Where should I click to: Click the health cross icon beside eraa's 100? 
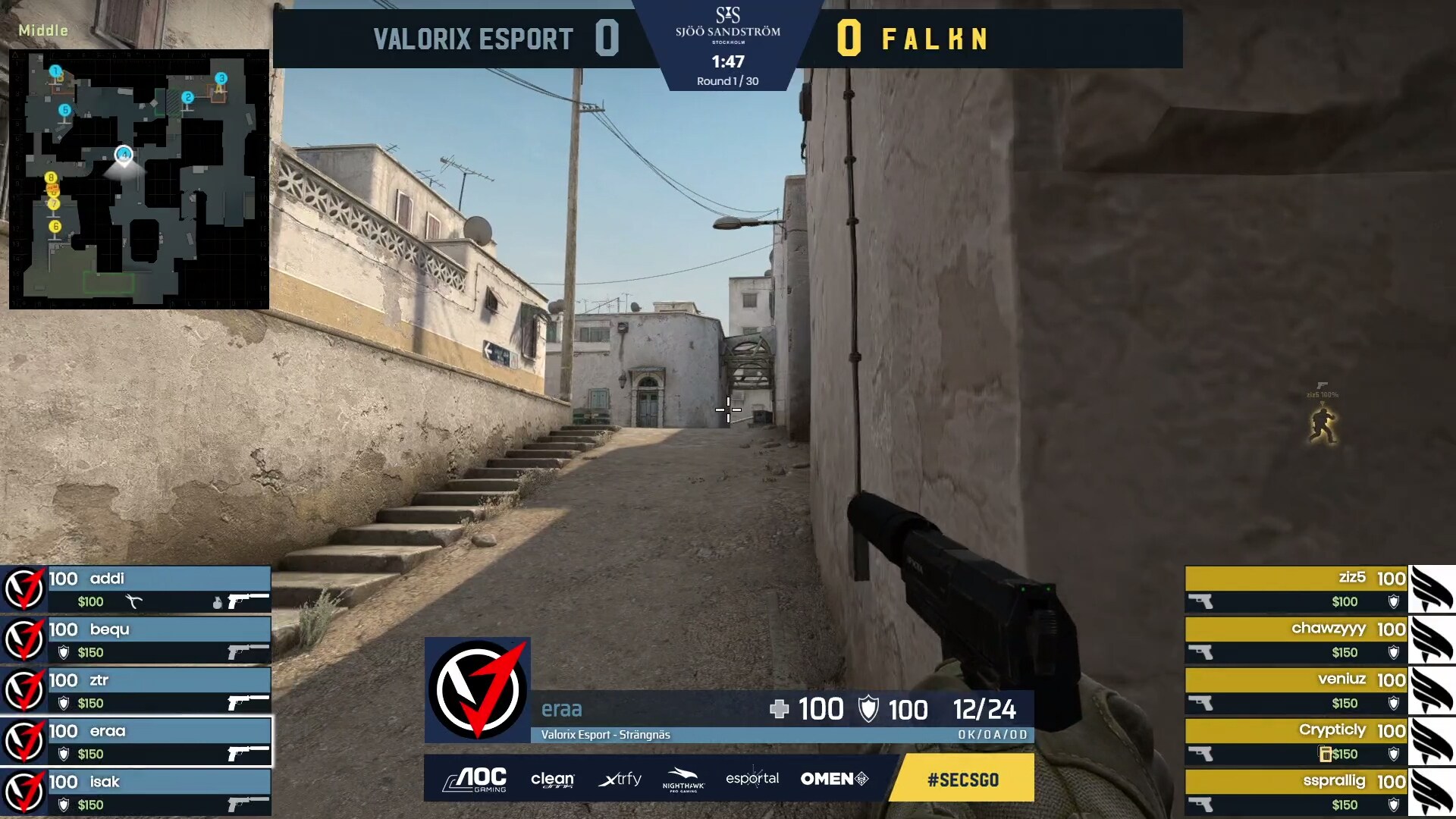click(x=780, y=710)
